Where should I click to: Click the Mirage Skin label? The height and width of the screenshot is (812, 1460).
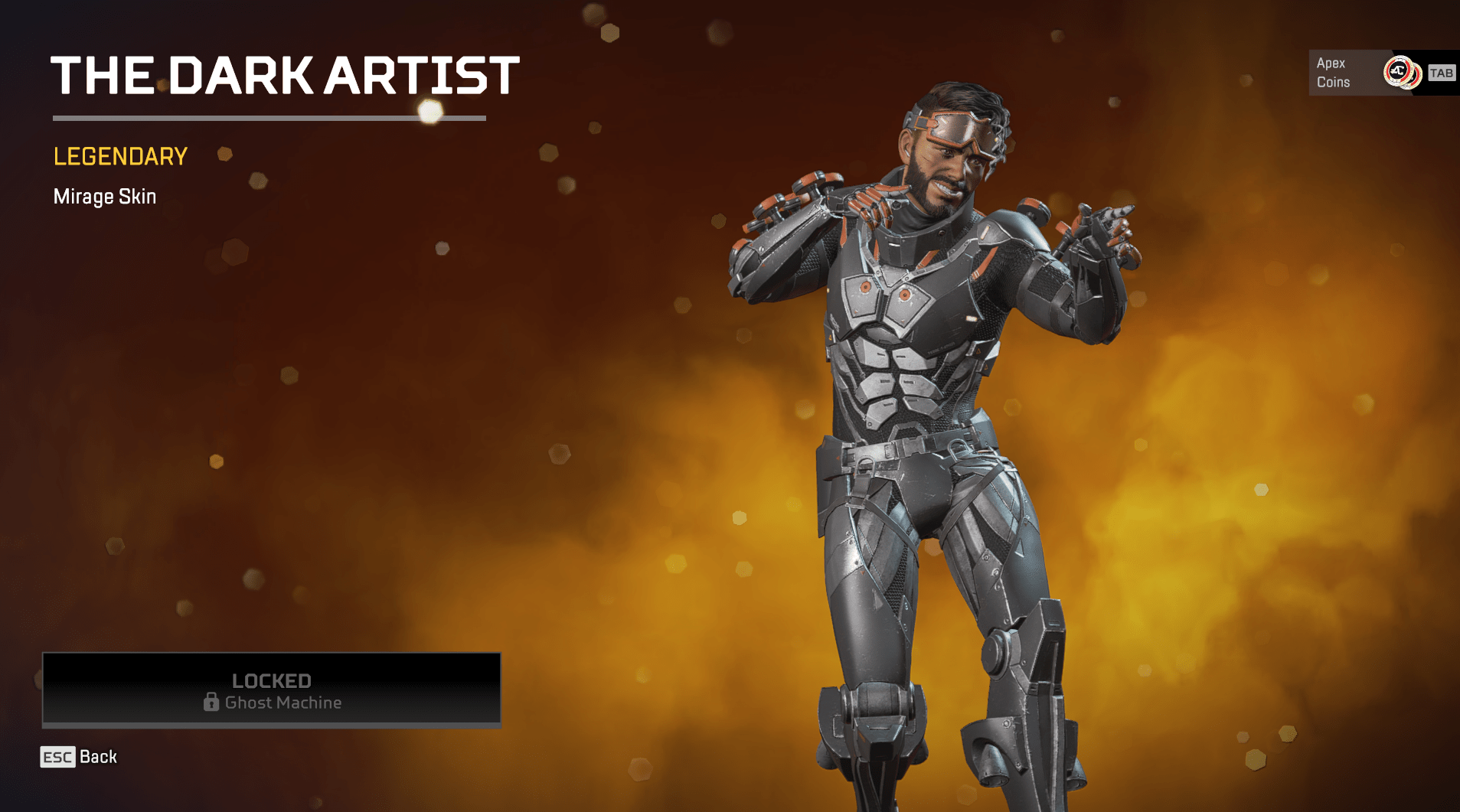104,197
